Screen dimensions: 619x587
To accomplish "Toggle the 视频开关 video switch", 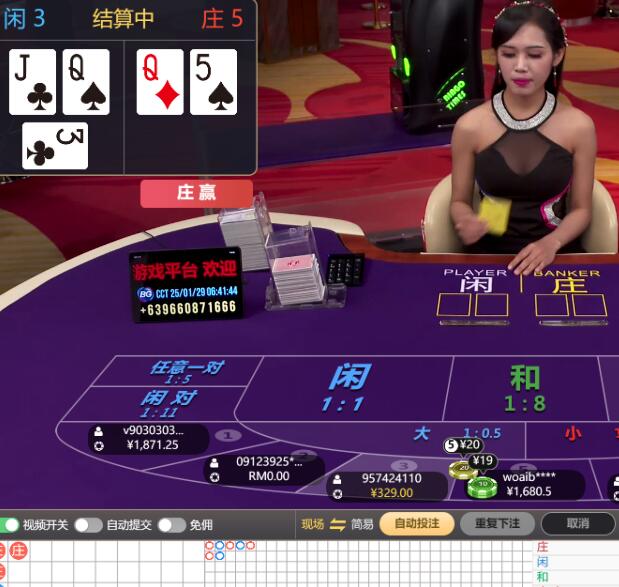I will 12,524.
